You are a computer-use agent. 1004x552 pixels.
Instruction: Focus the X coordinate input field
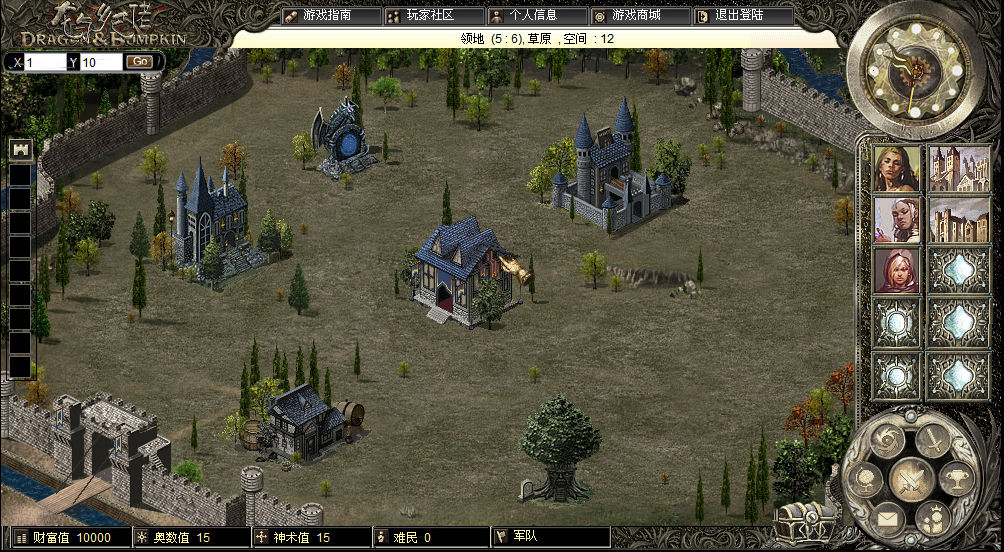(45, 62)
